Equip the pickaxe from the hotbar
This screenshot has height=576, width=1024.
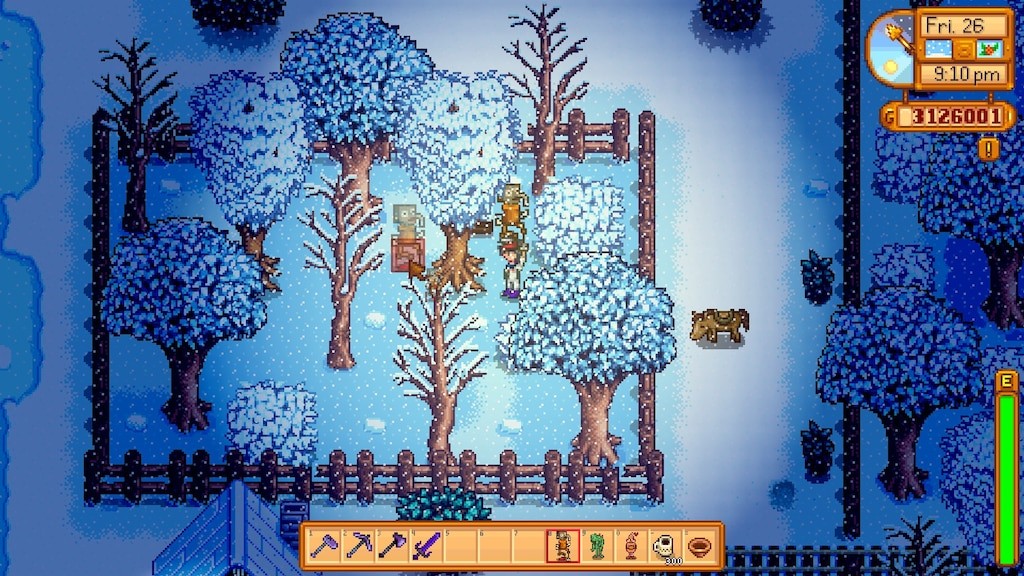point(358,546)
